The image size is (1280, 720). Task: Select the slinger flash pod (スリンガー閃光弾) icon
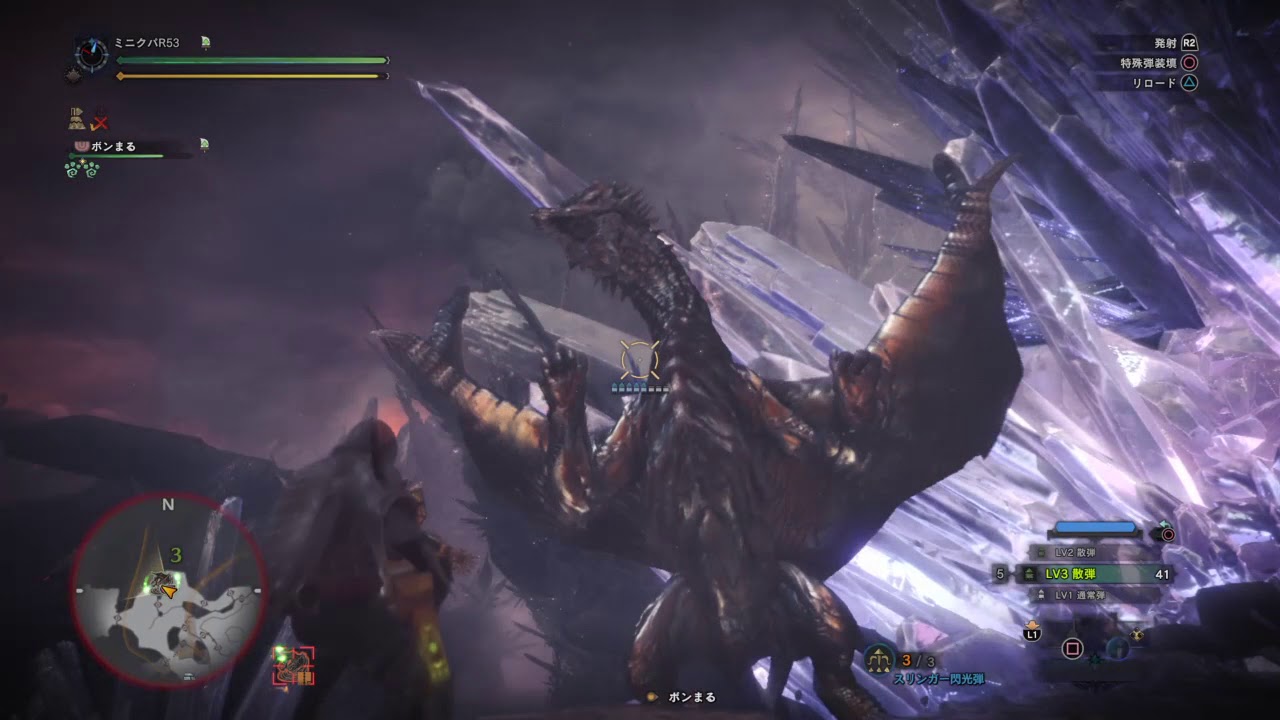(x=878, y=659)
